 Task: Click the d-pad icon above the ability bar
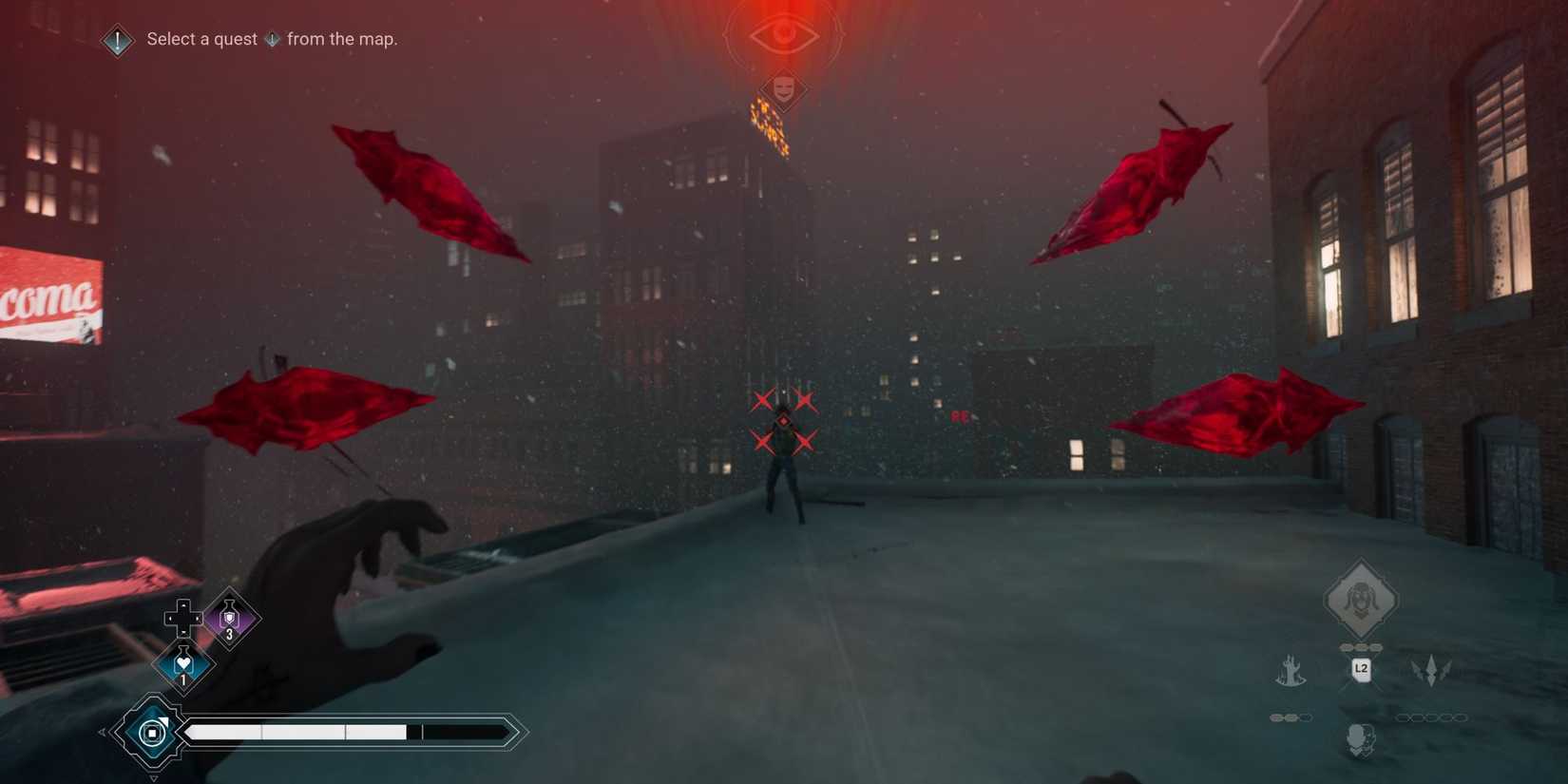(182, 618)
